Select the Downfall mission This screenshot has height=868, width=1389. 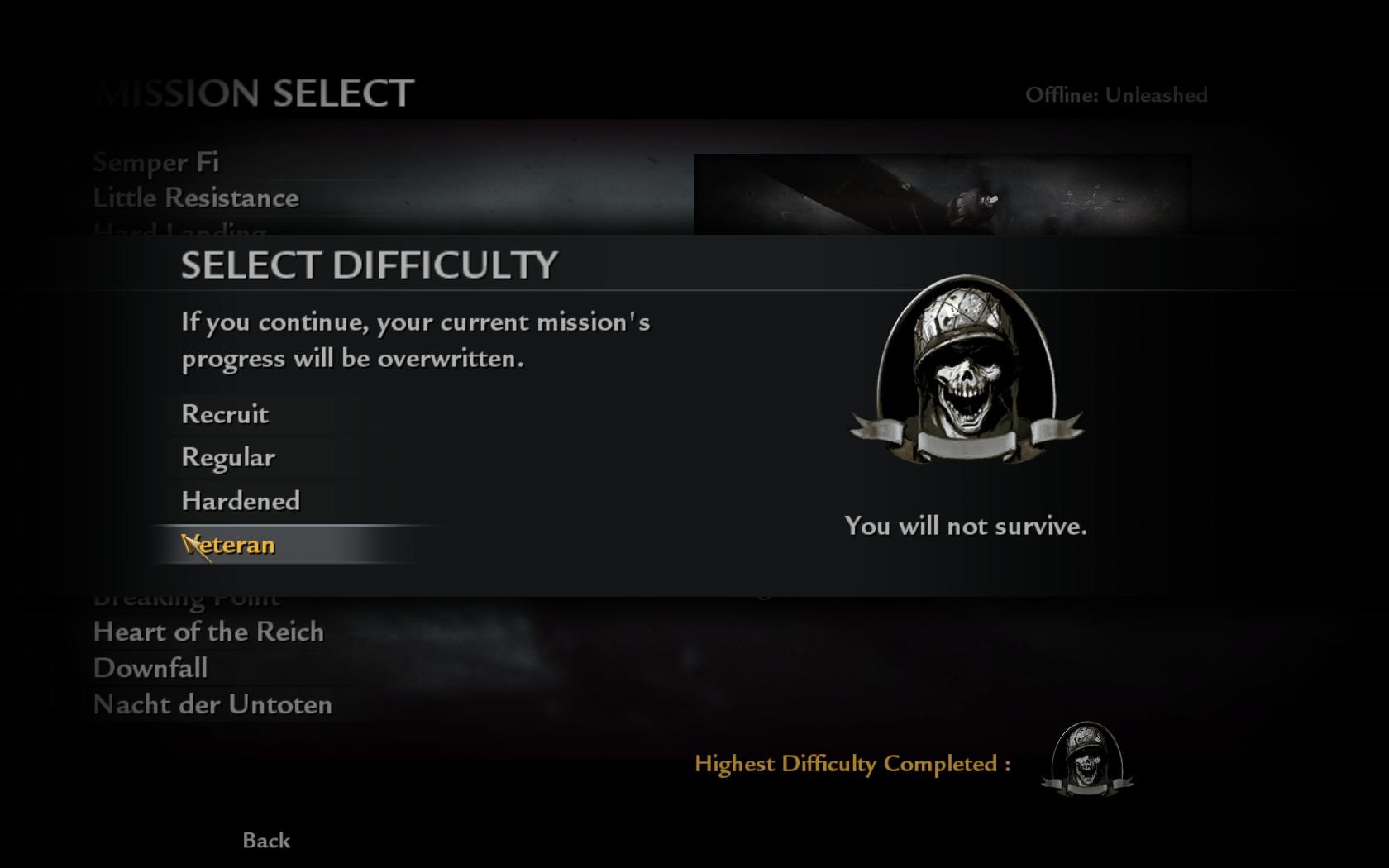click(x=150, y=668)
